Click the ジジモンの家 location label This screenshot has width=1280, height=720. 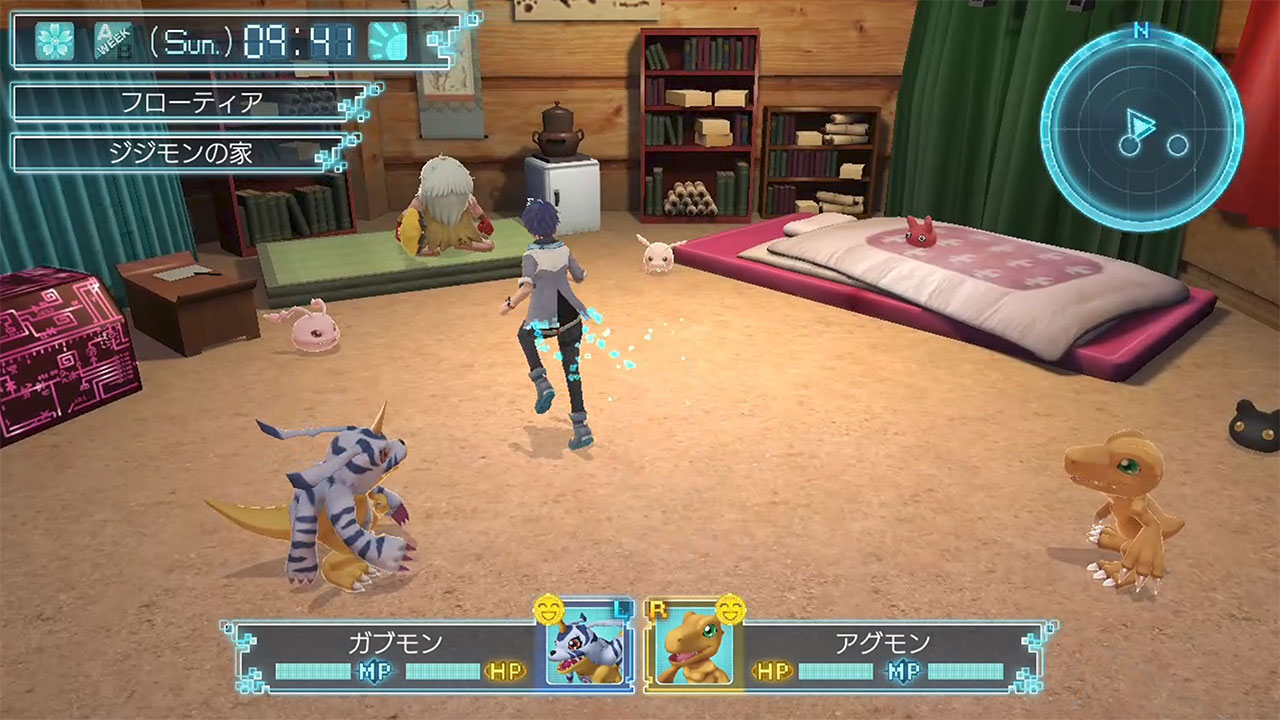[180, 153]
